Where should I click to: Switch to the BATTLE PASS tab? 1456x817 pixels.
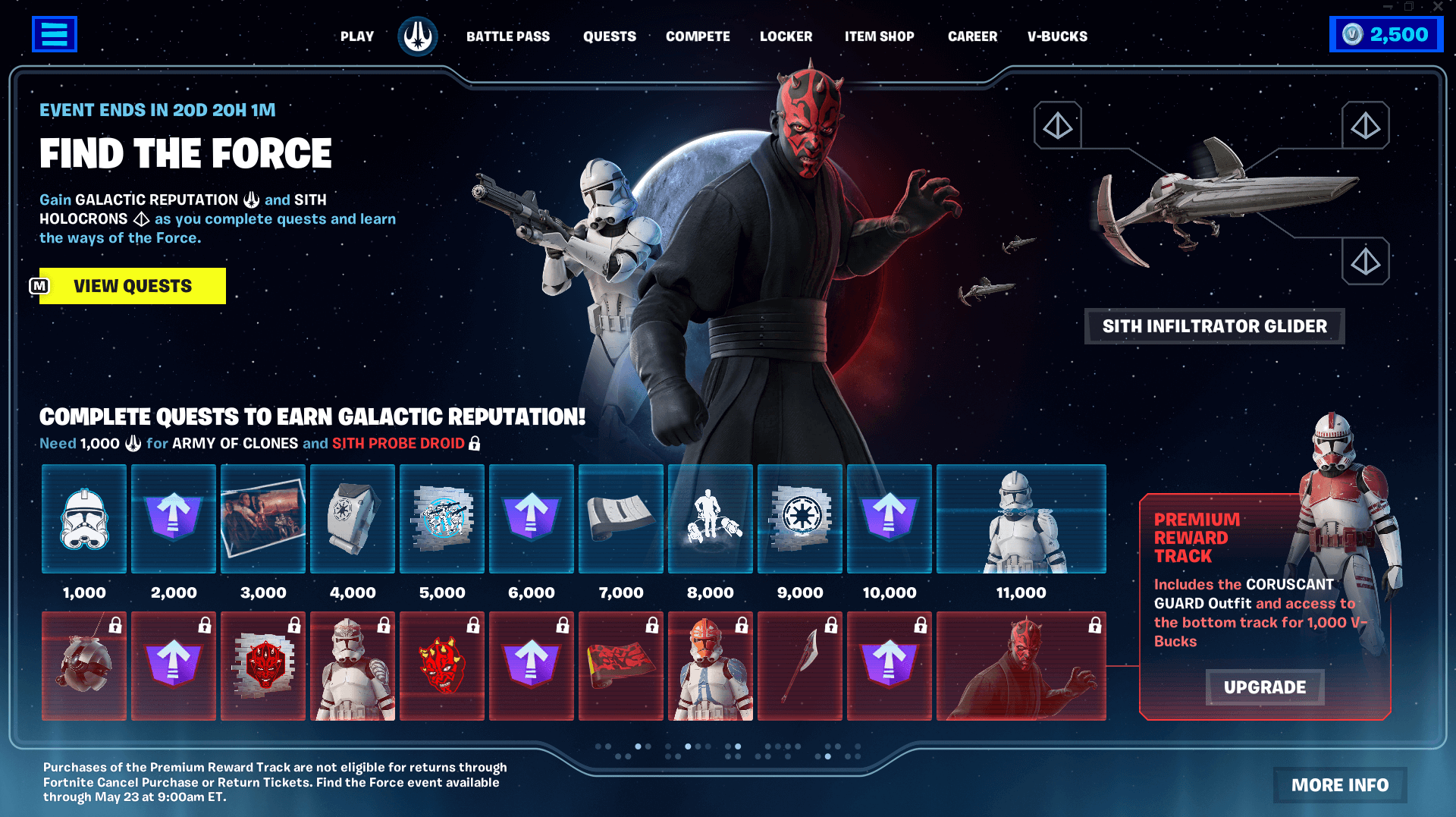click(x=508, y=36)
